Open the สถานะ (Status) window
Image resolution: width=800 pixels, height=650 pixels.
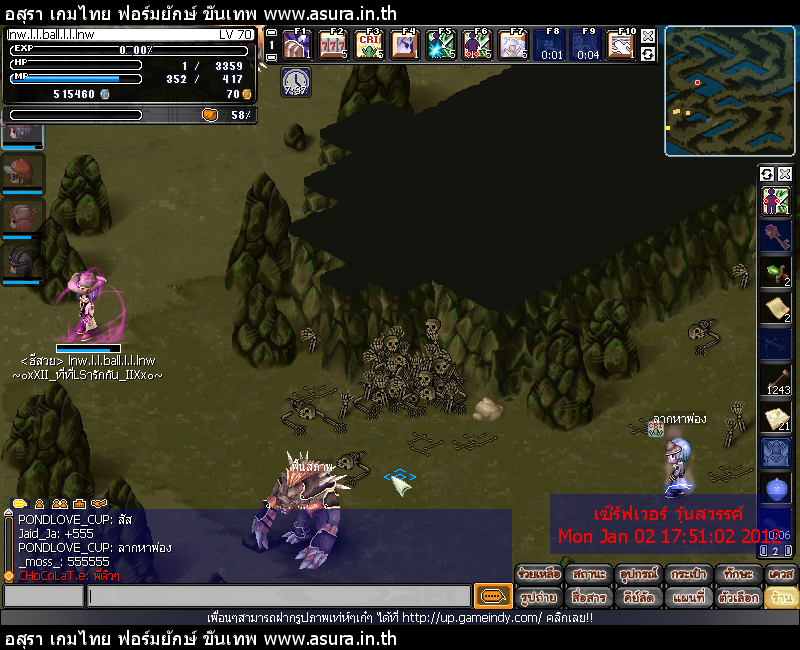click(589, 575)
